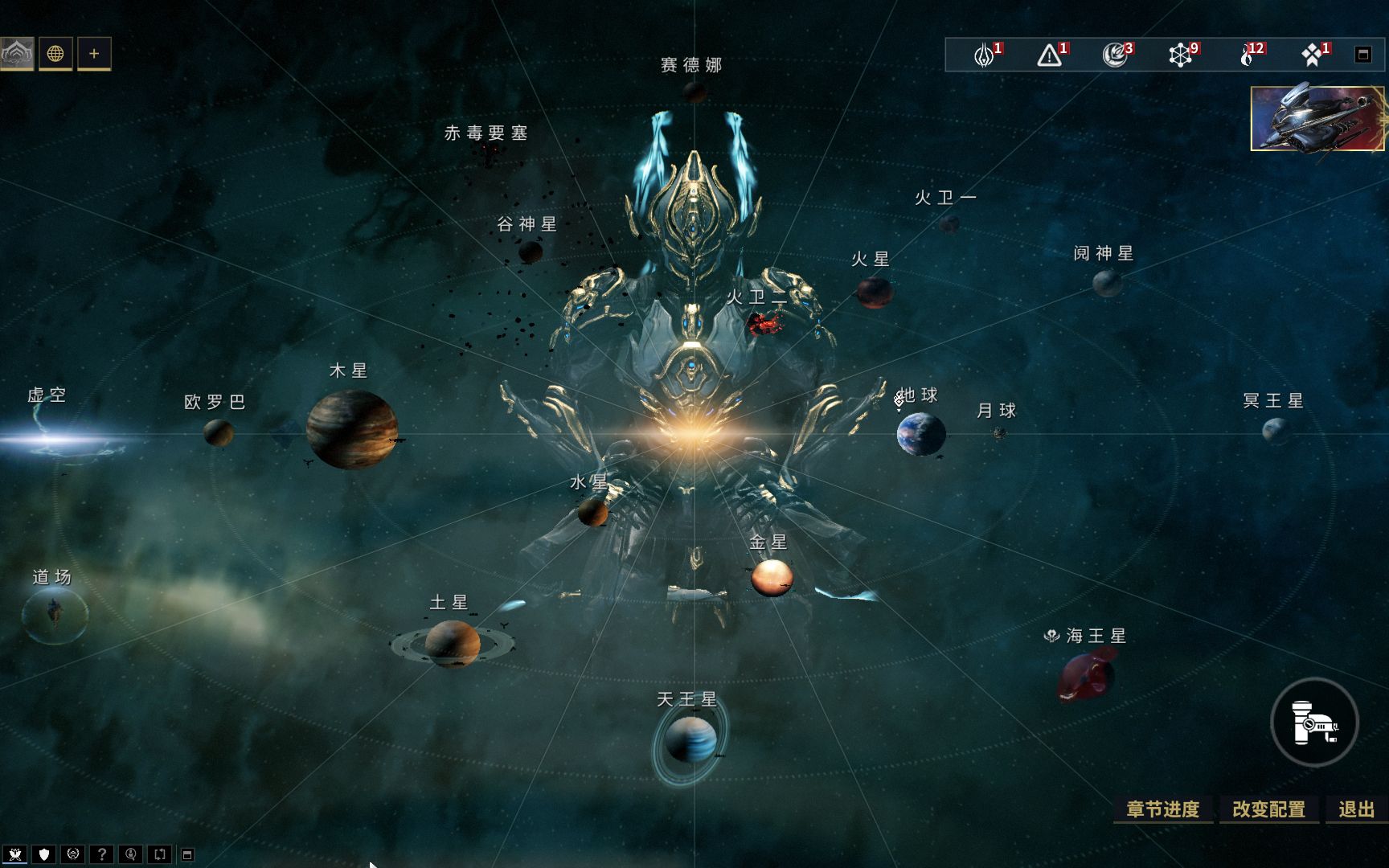
Task: Open the 章节进度 chapter progress button
Action: [1162, 809]
